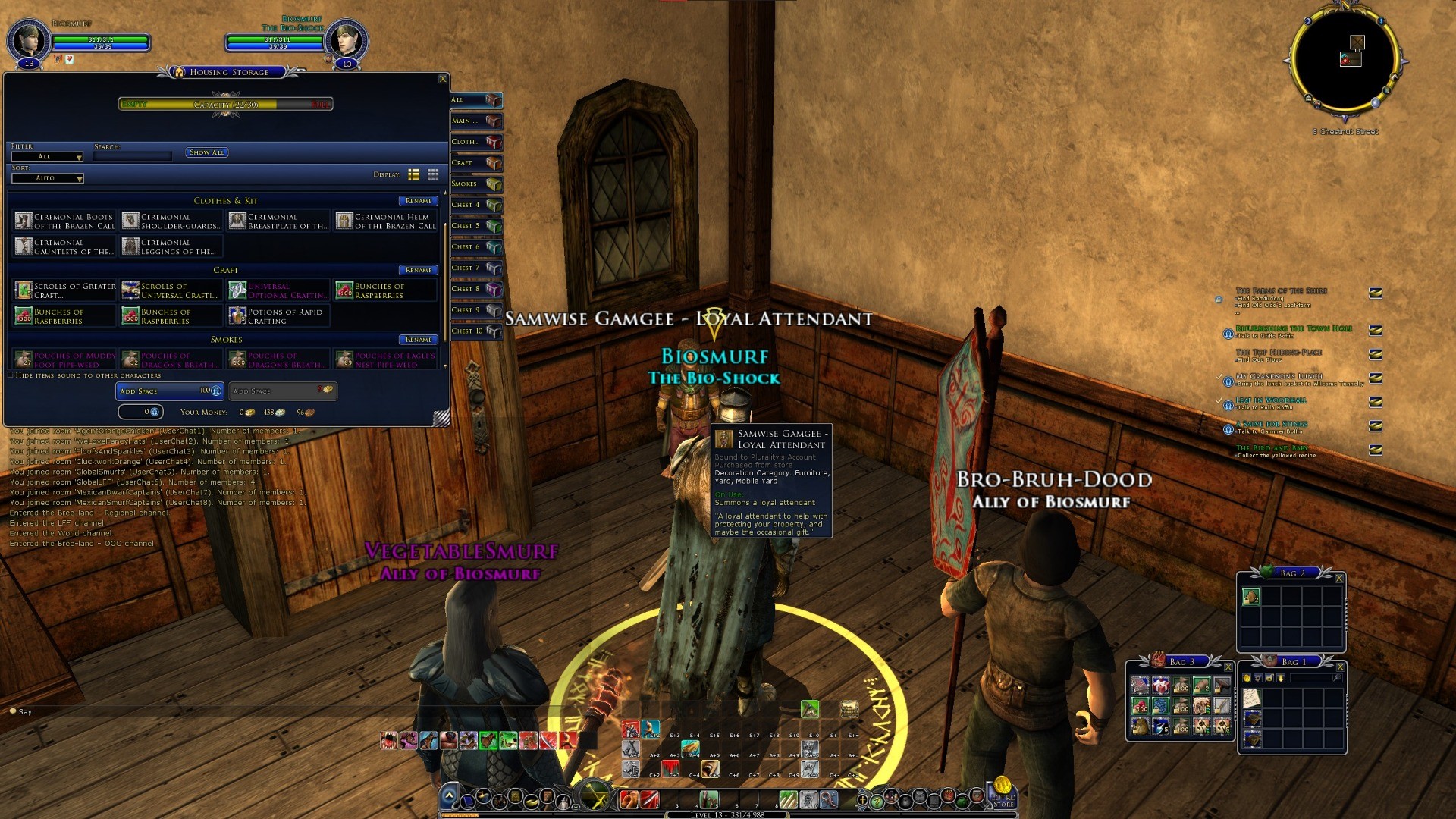Rename the Smokes chest

[x=418, y=340]
